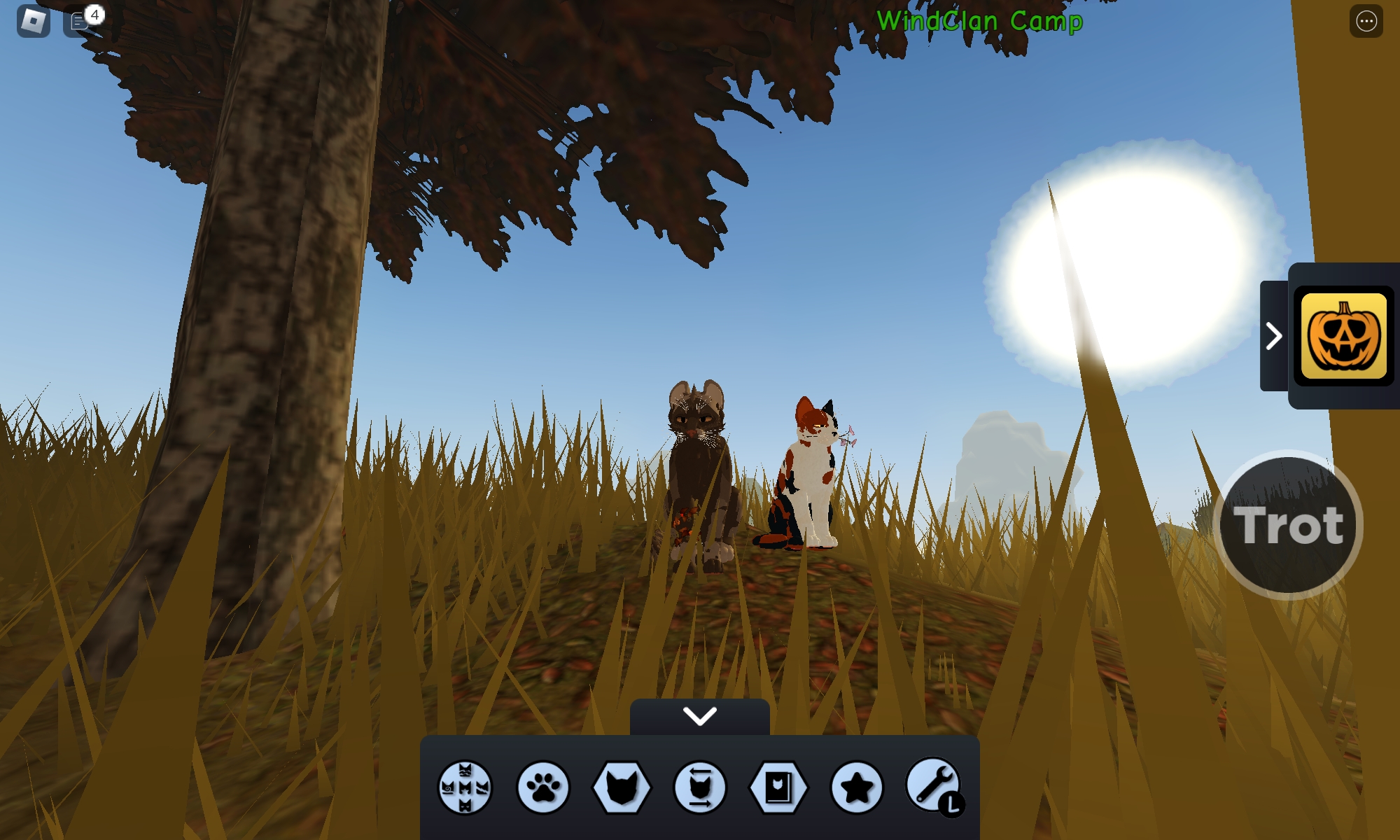
Task: Click the paw print icon
Action: [543, 787]
